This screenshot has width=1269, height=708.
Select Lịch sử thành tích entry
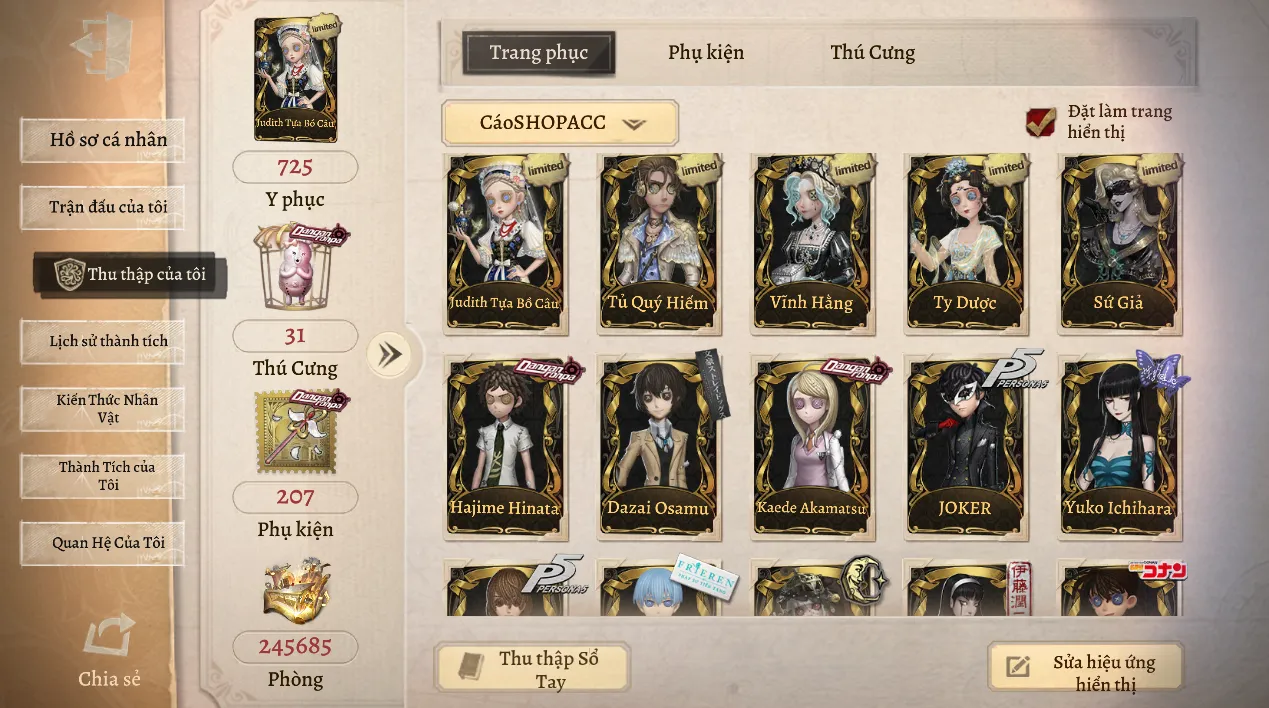point(102,341)
